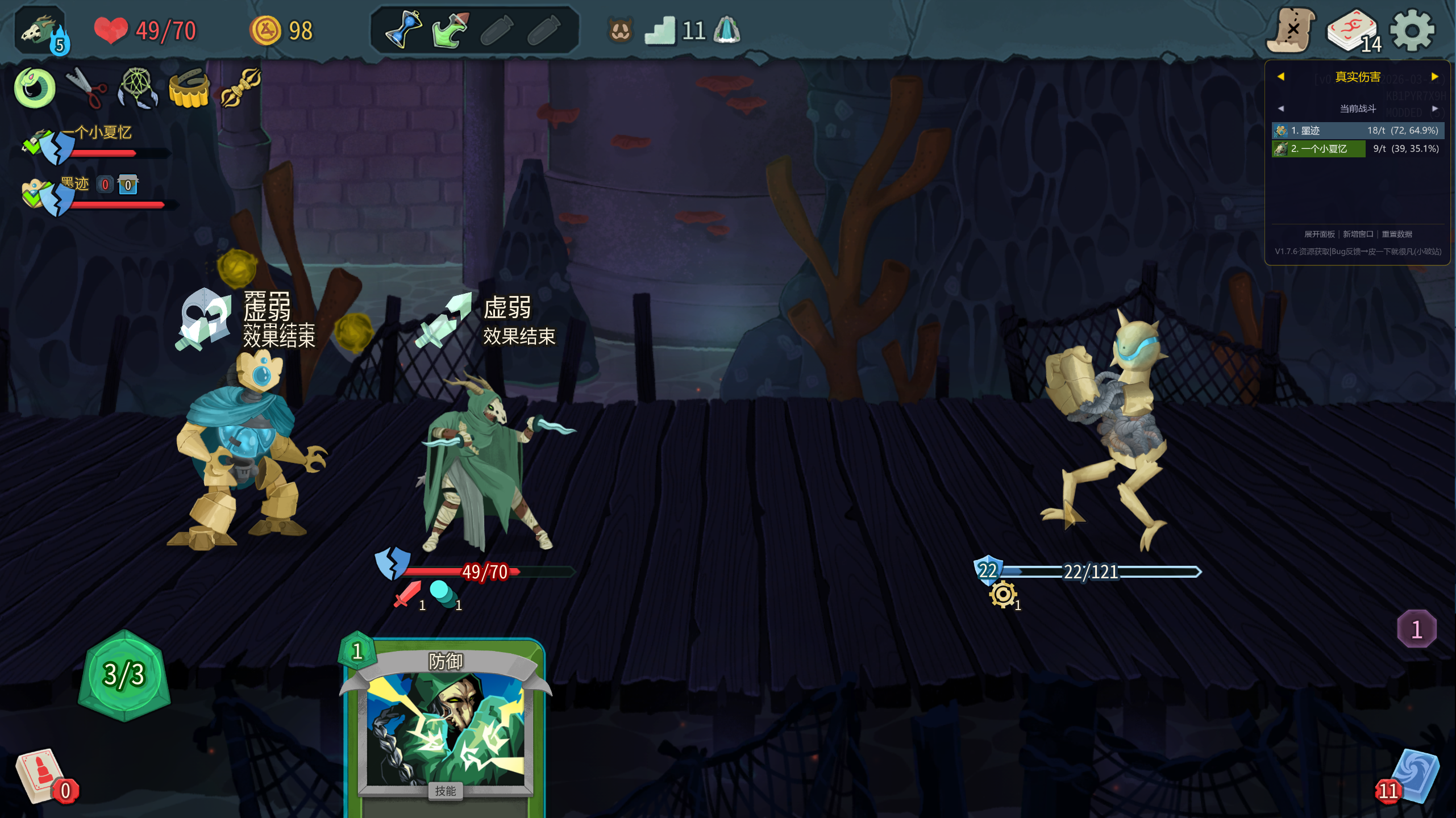Click 新增窗口 to add a window
The width and height of the screenshot is (1456, 818).
pos(1358,234)
